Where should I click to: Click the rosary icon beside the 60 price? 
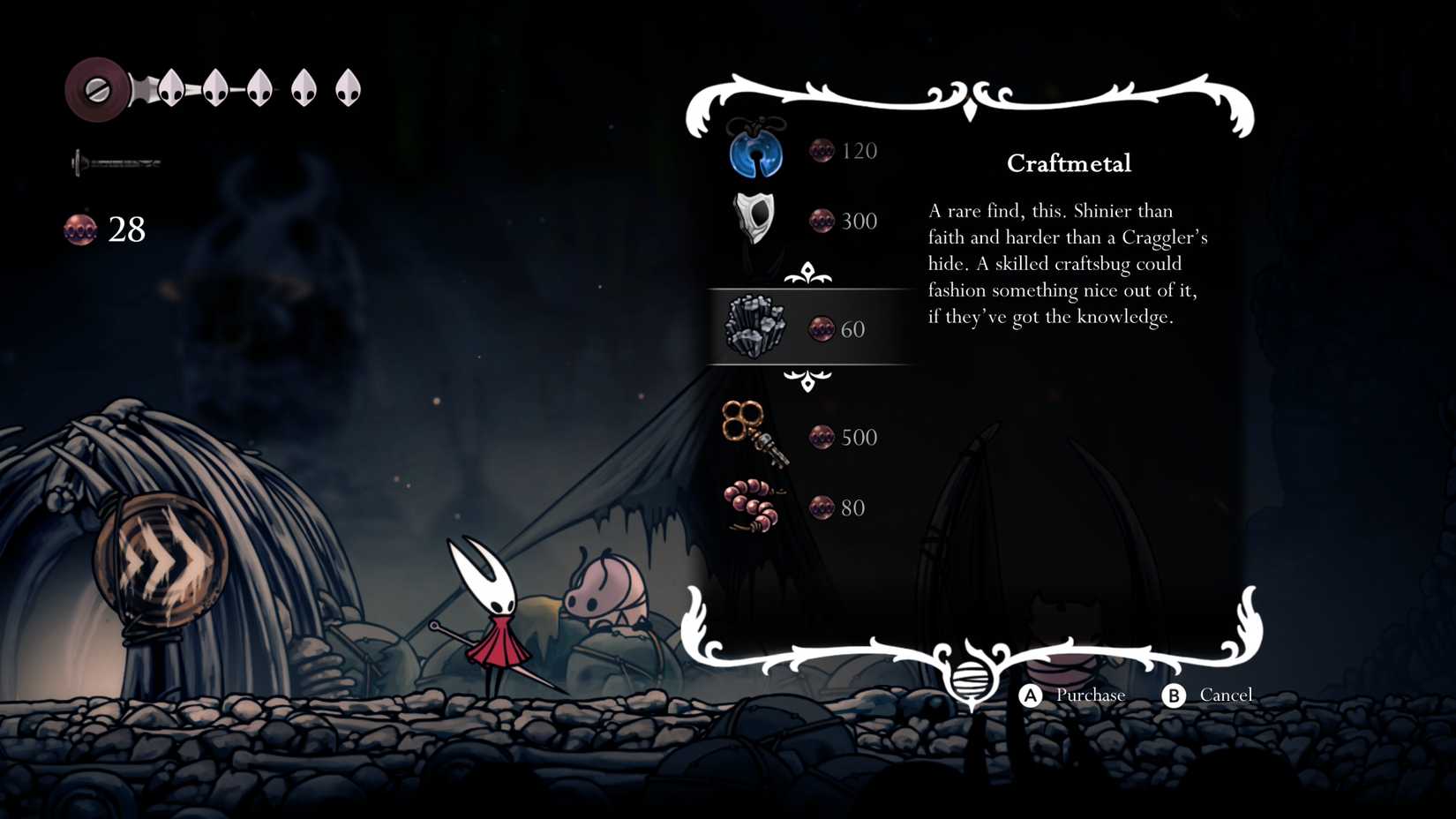pyautogui.click(x=822, y=328)
